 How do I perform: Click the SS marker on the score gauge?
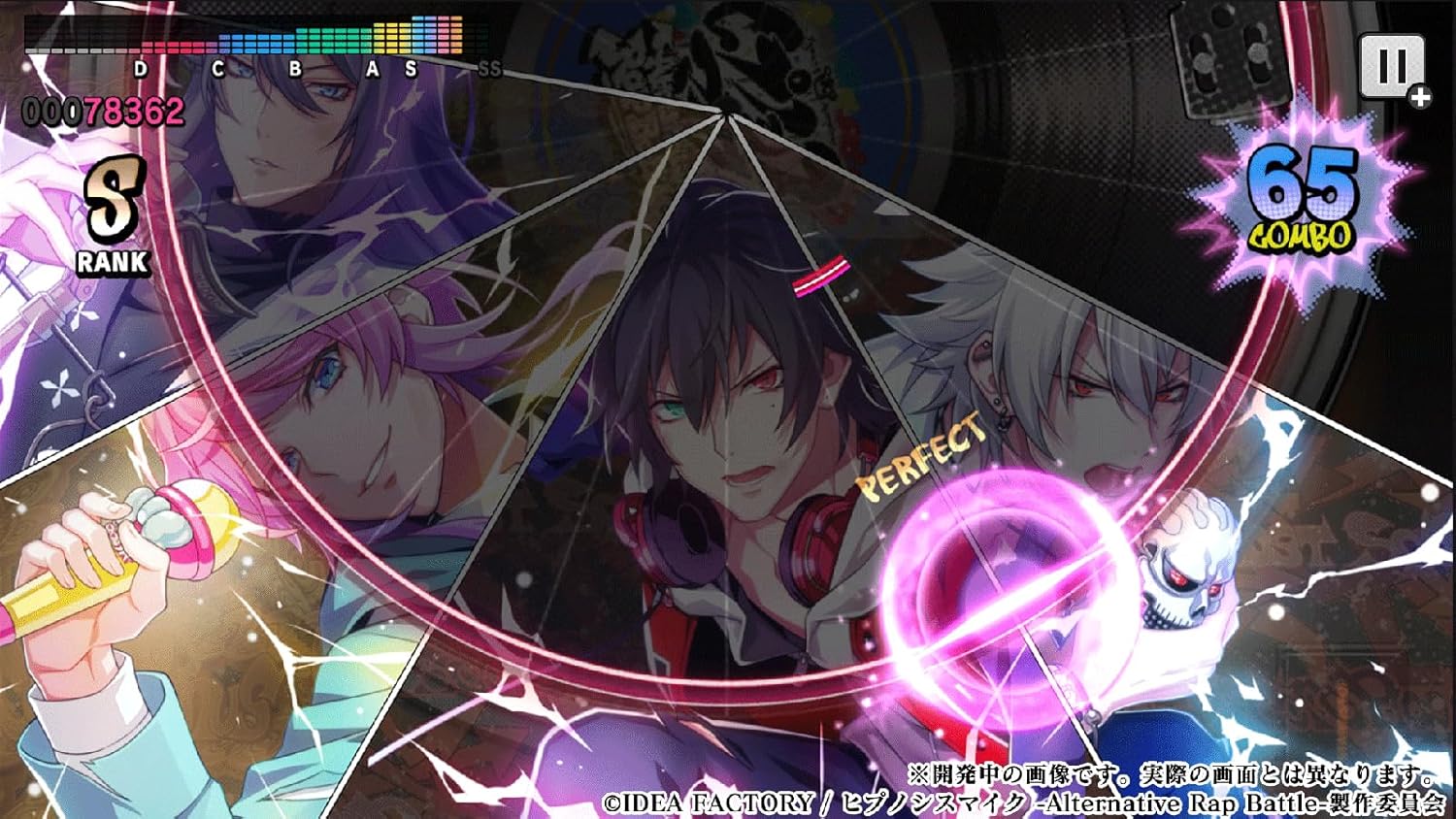(x=487, y=69)
